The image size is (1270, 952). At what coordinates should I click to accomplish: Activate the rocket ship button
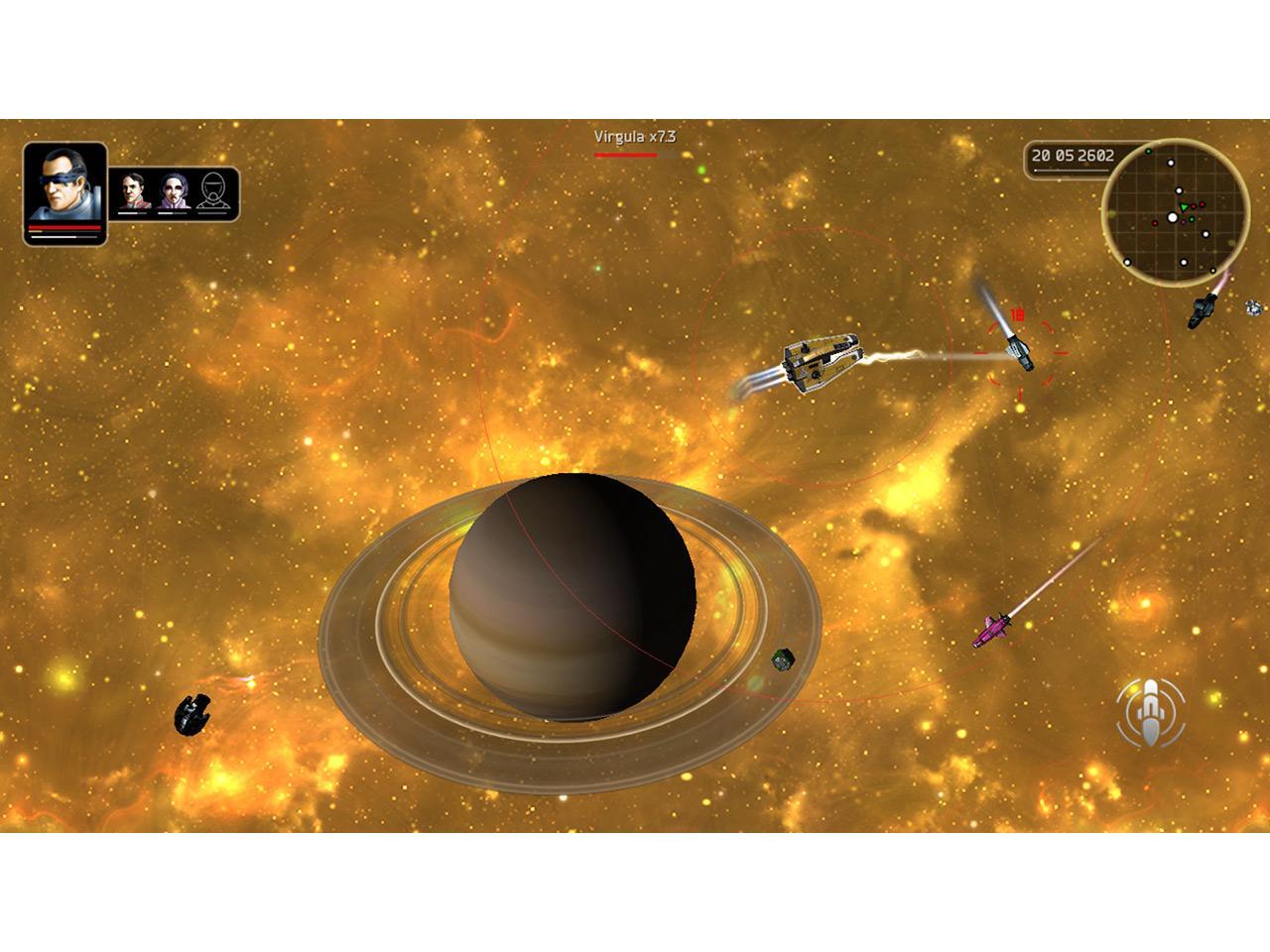click(1149, 713)
